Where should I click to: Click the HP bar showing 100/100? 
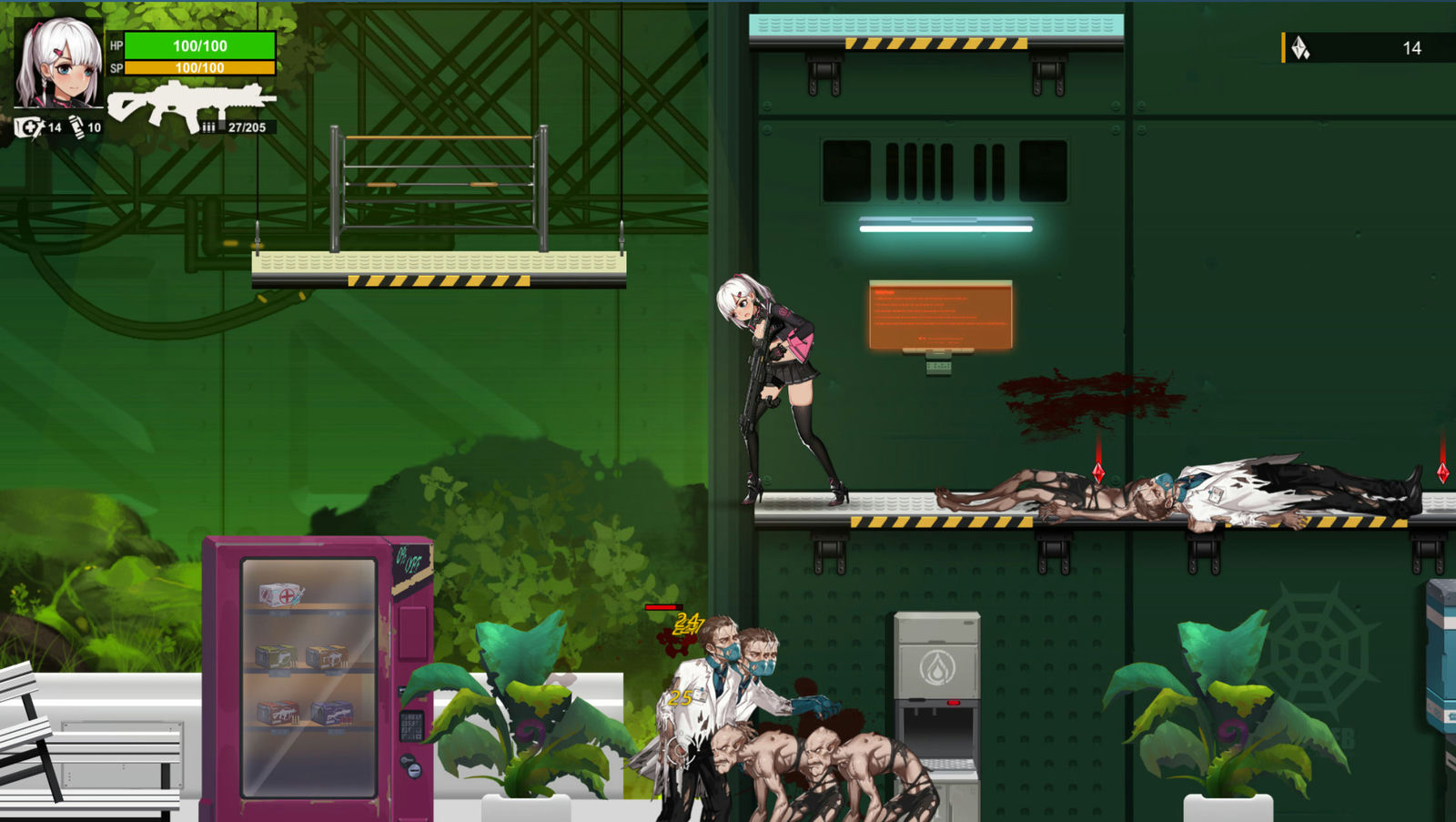tap(199, 46)
